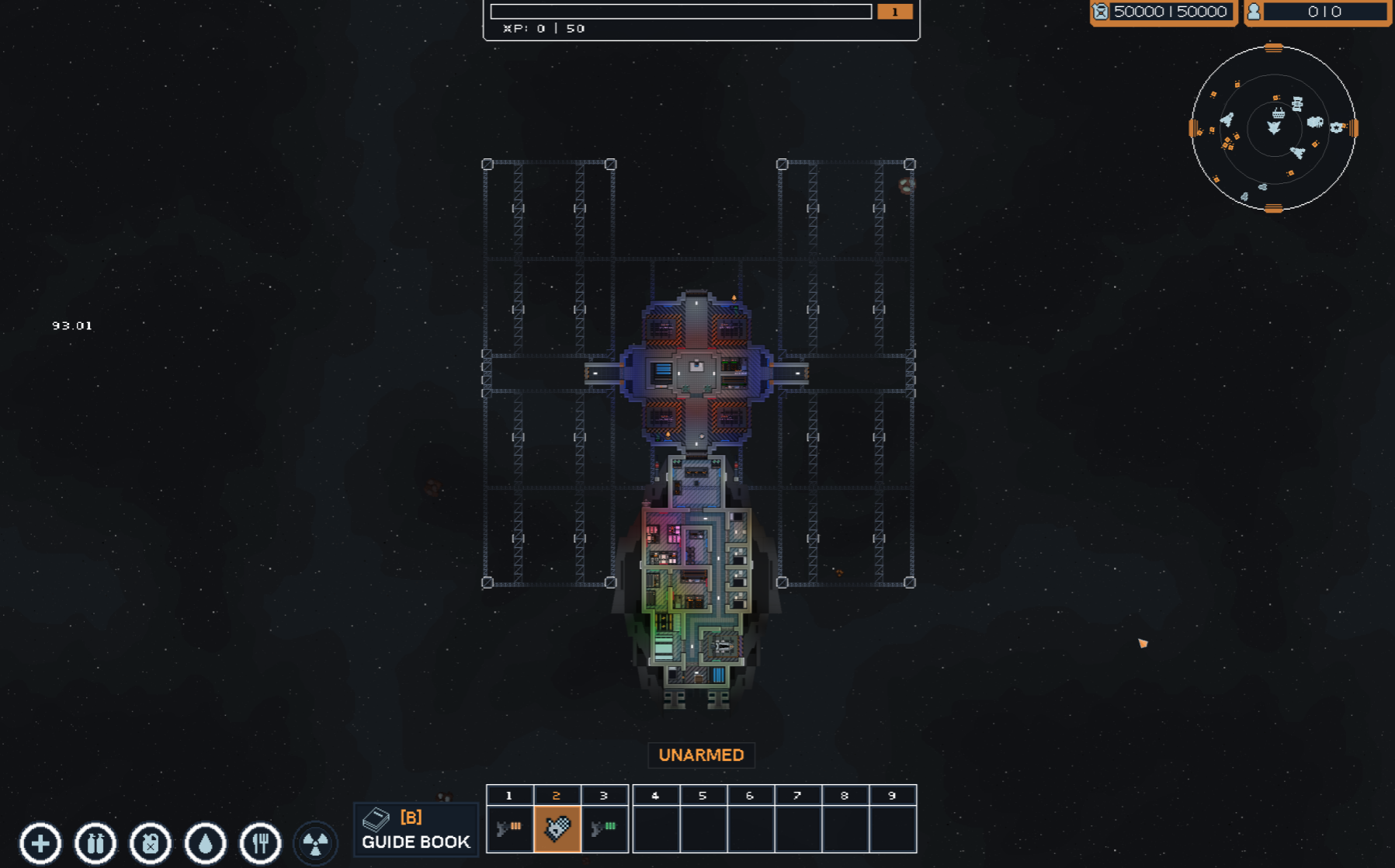Click the health plus status icon
This screenshot has height=868, width=1395.
[x=40, y=843]
